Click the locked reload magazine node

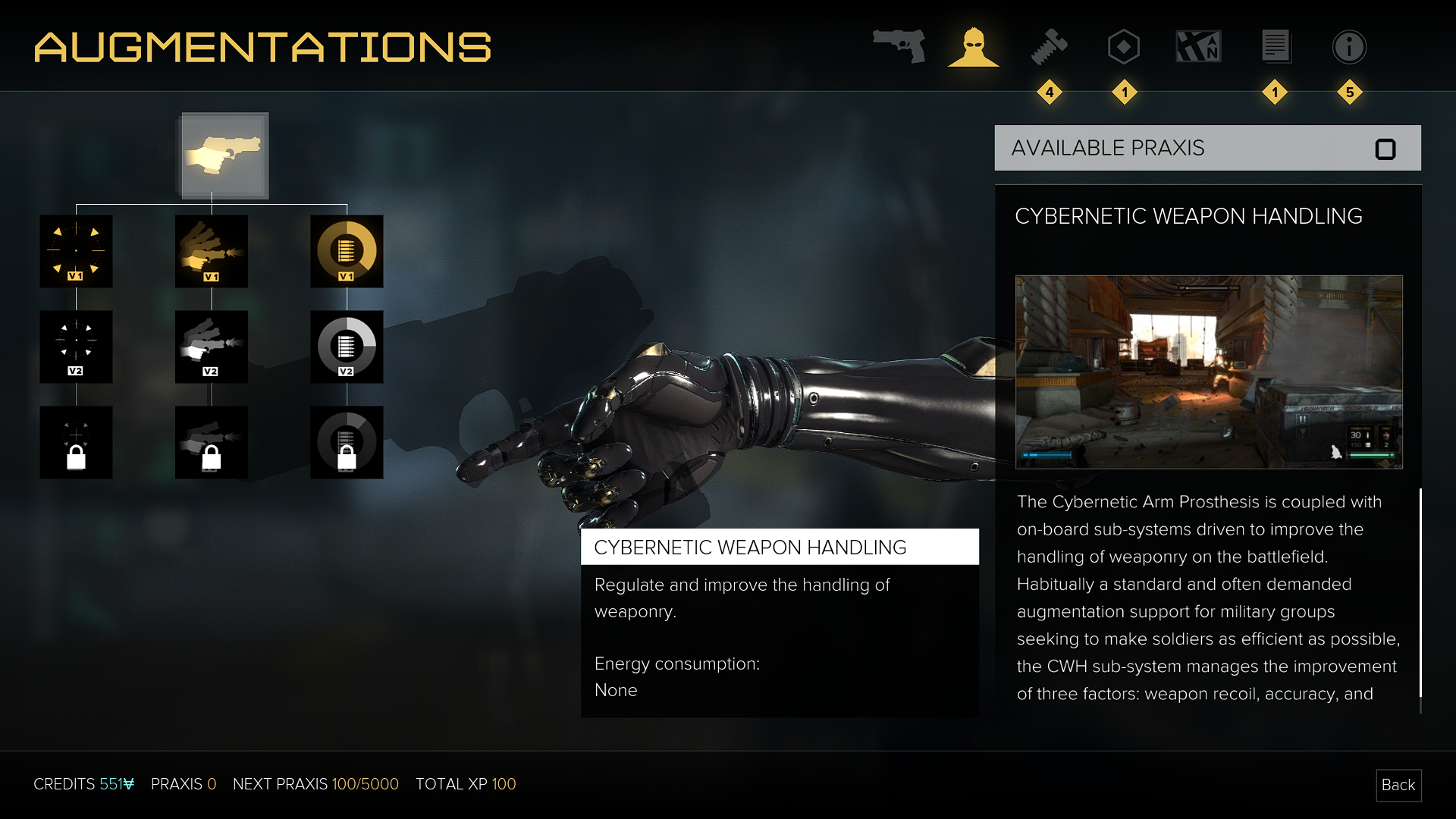pos(347,442)
